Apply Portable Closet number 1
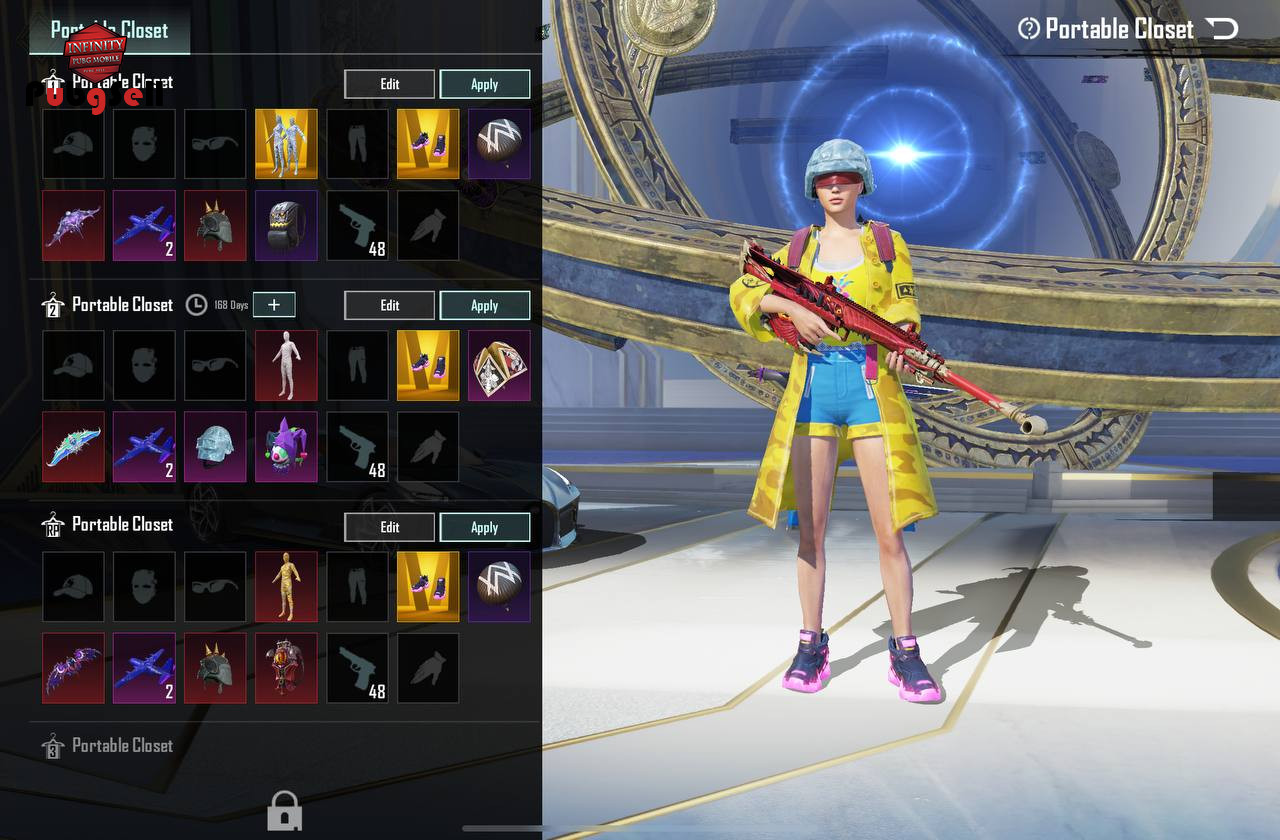Screen dimensions: 1280x840 pos(485,84)
